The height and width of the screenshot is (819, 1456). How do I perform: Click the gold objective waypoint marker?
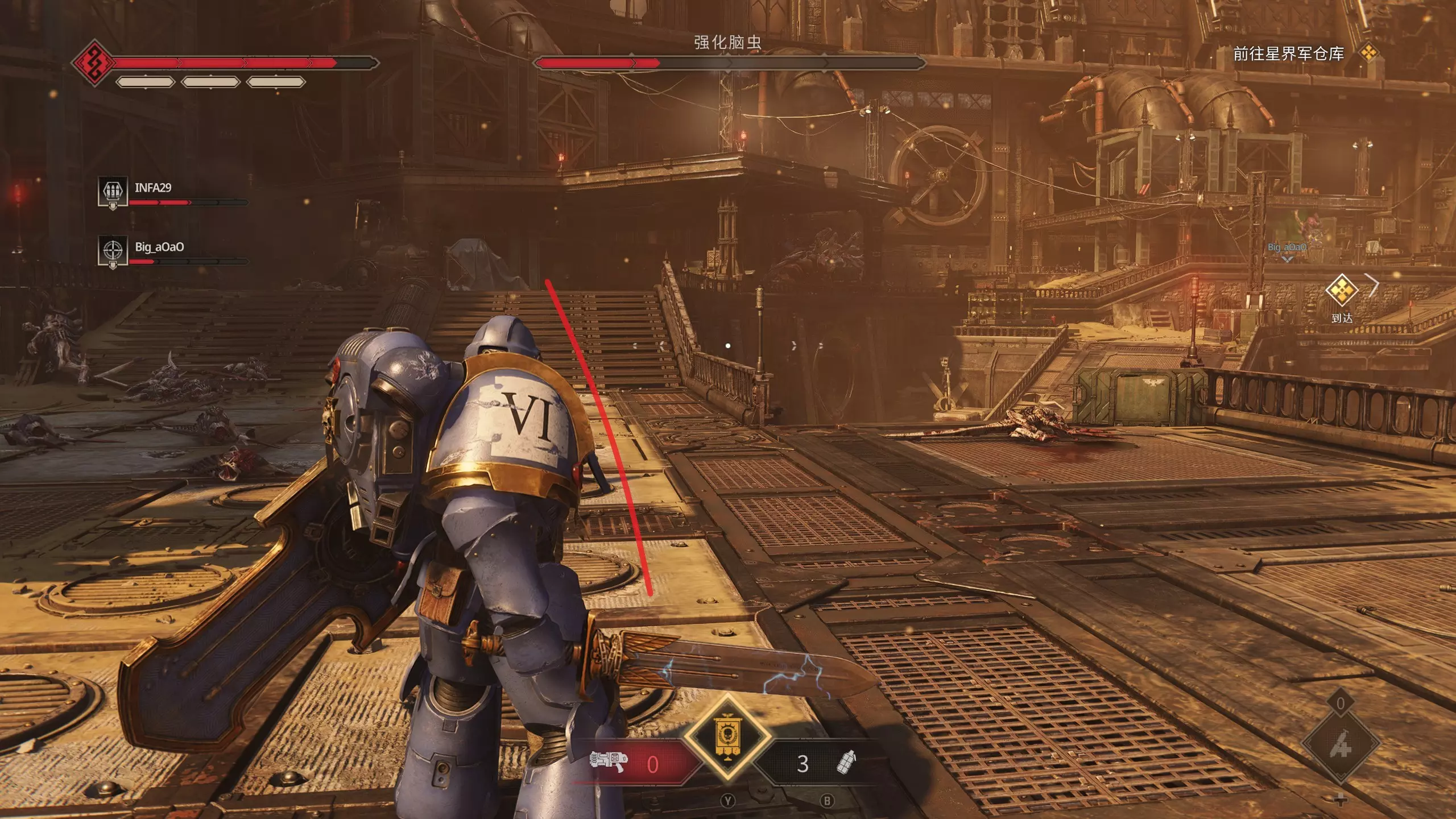click(1342, 290)
